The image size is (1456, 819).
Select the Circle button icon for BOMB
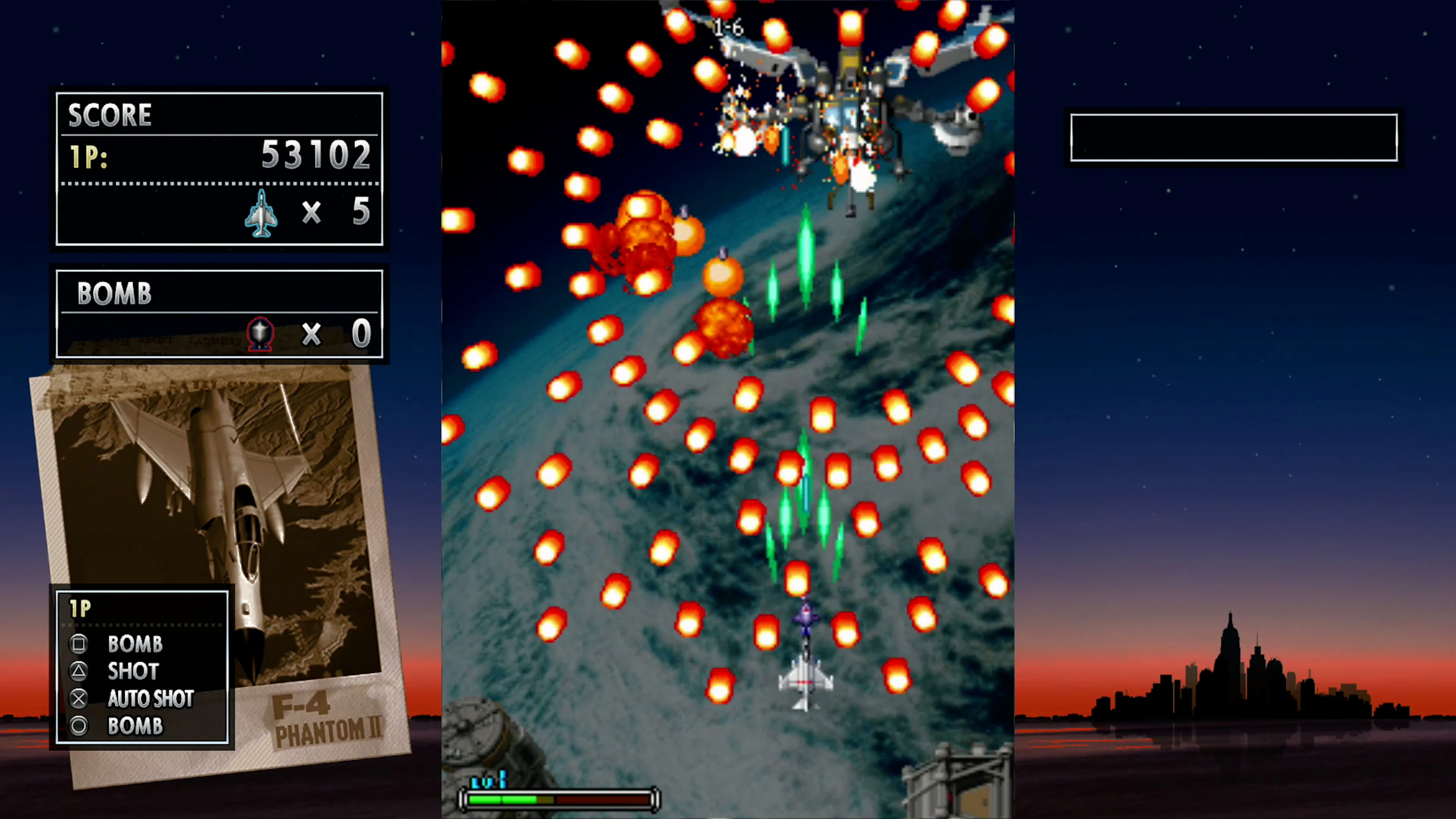point(78,726)
